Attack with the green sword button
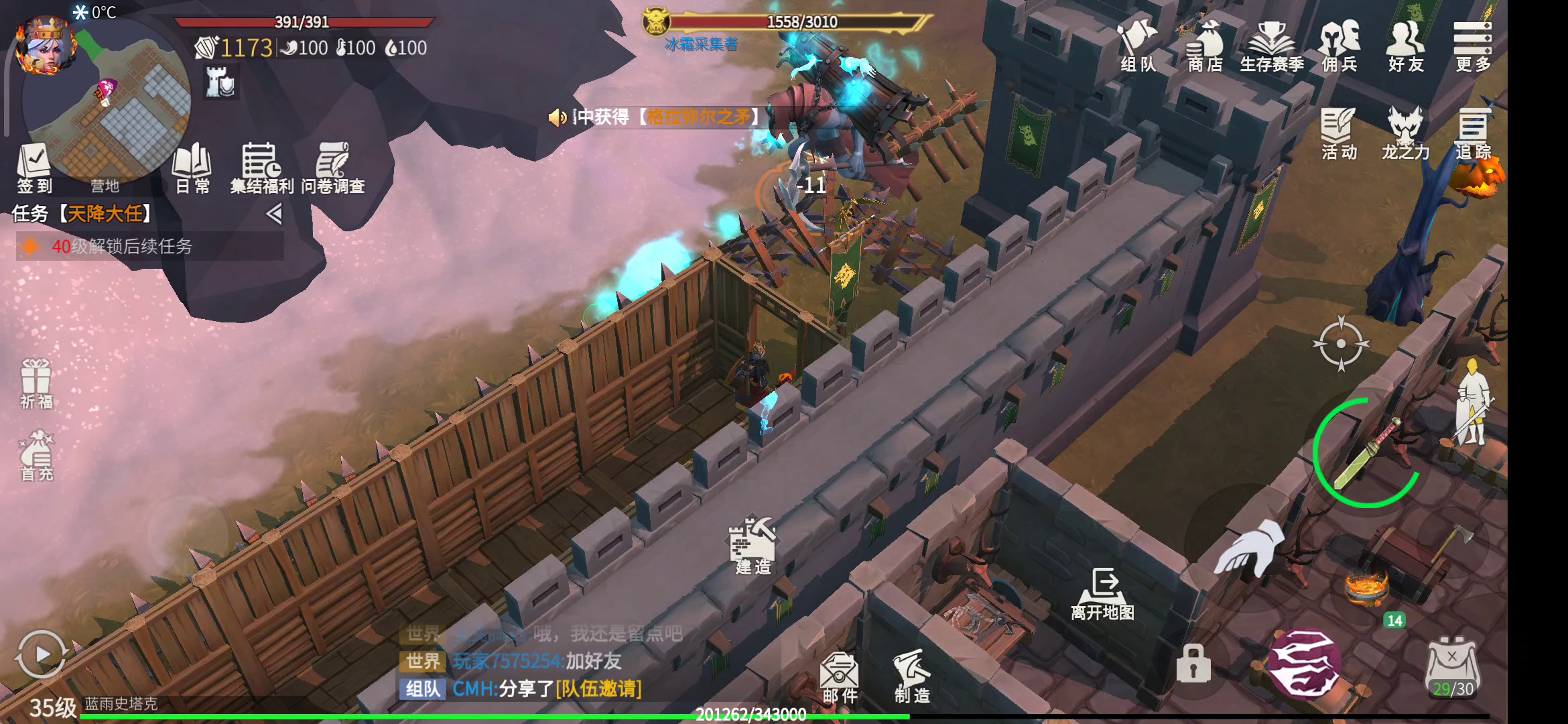This screenshot has height=724, width=1568. 1367,453
